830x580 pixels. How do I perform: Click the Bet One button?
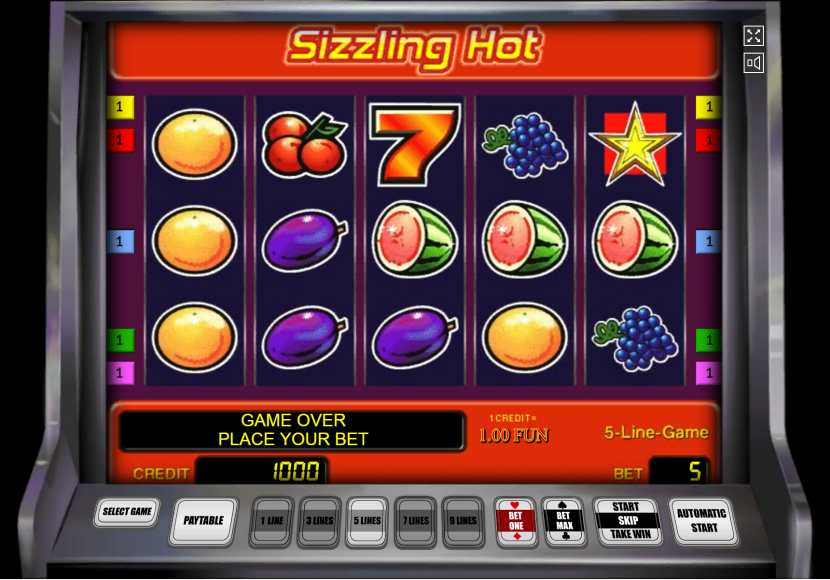tap(516, 521)
